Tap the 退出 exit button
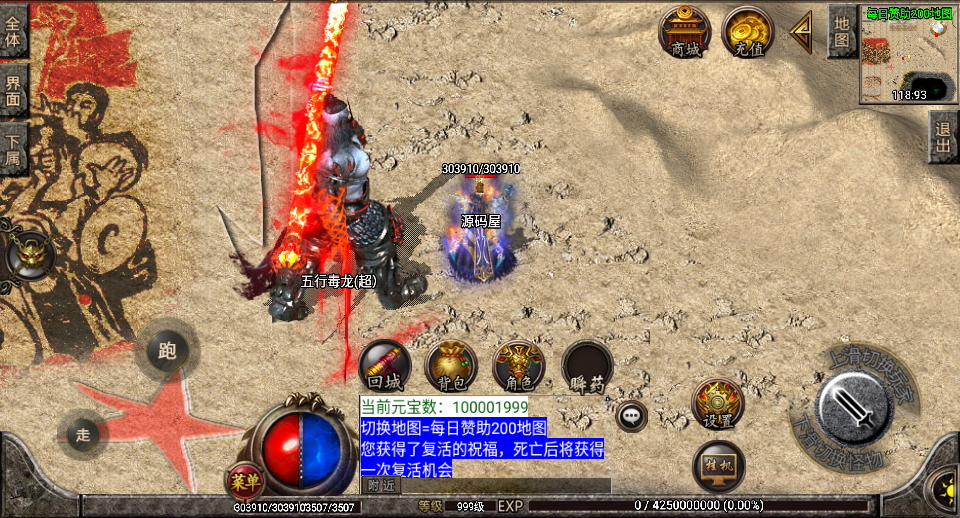 coord(943,136)
